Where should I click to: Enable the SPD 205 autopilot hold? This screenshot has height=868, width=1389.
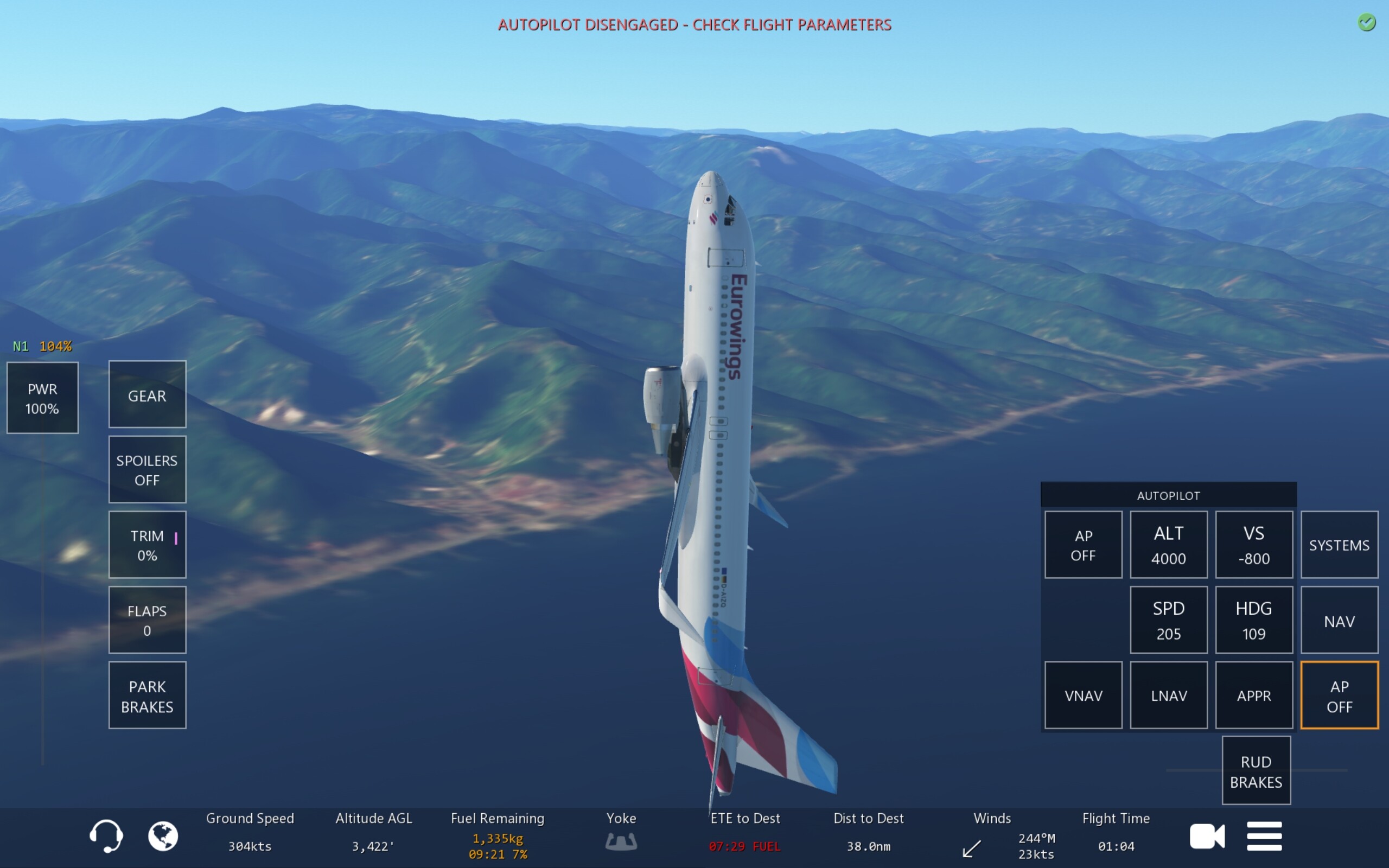pyautogui.click(x=1168, y=620)
